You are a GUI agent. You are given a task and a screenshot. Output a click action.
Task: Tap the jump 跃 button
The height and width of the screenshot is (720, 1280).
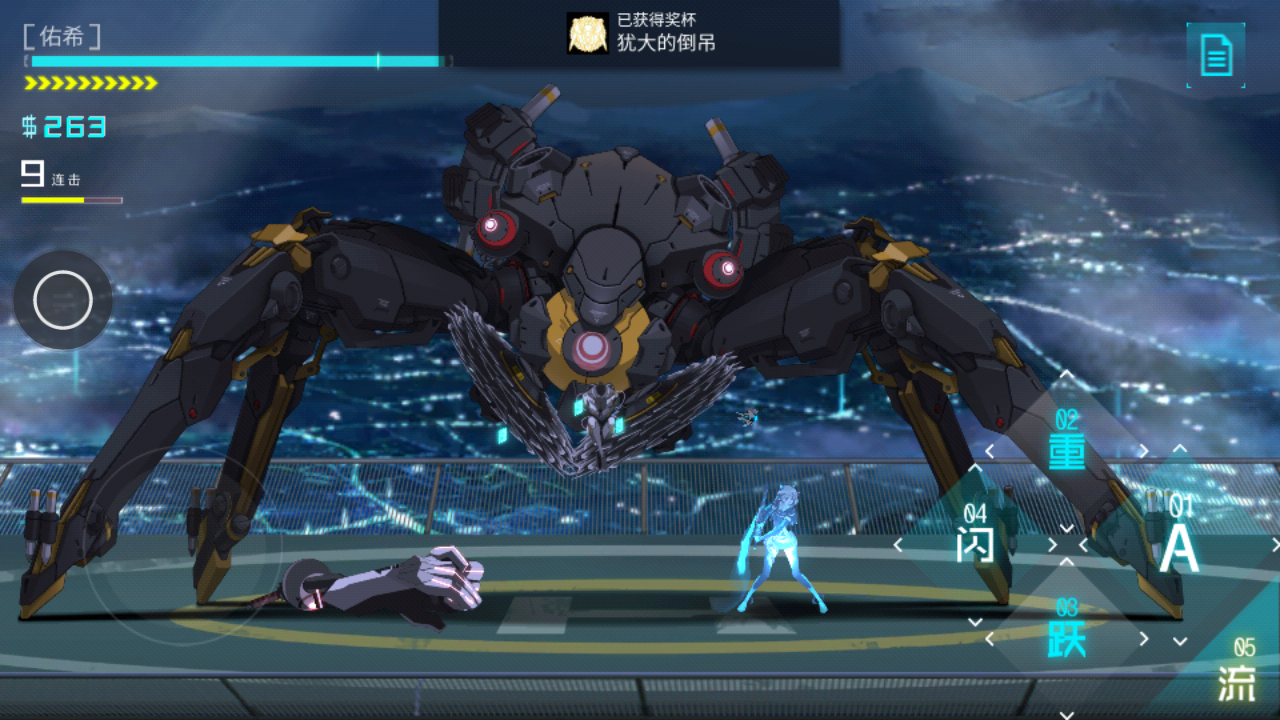pos(1067,637)
